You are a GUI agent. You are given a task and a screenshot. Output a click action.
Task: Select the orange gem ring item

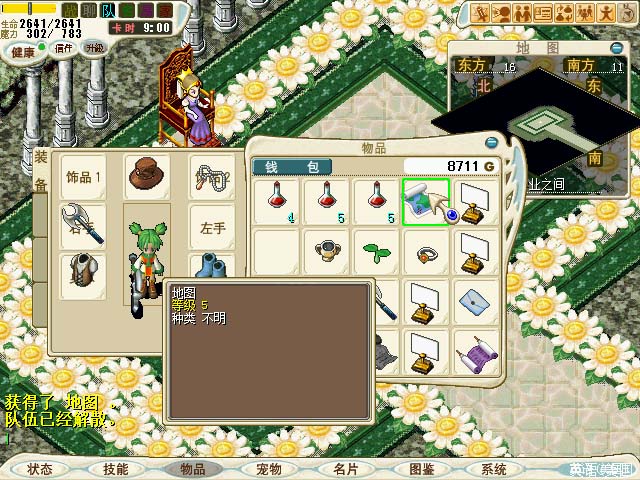pos(425,251)
